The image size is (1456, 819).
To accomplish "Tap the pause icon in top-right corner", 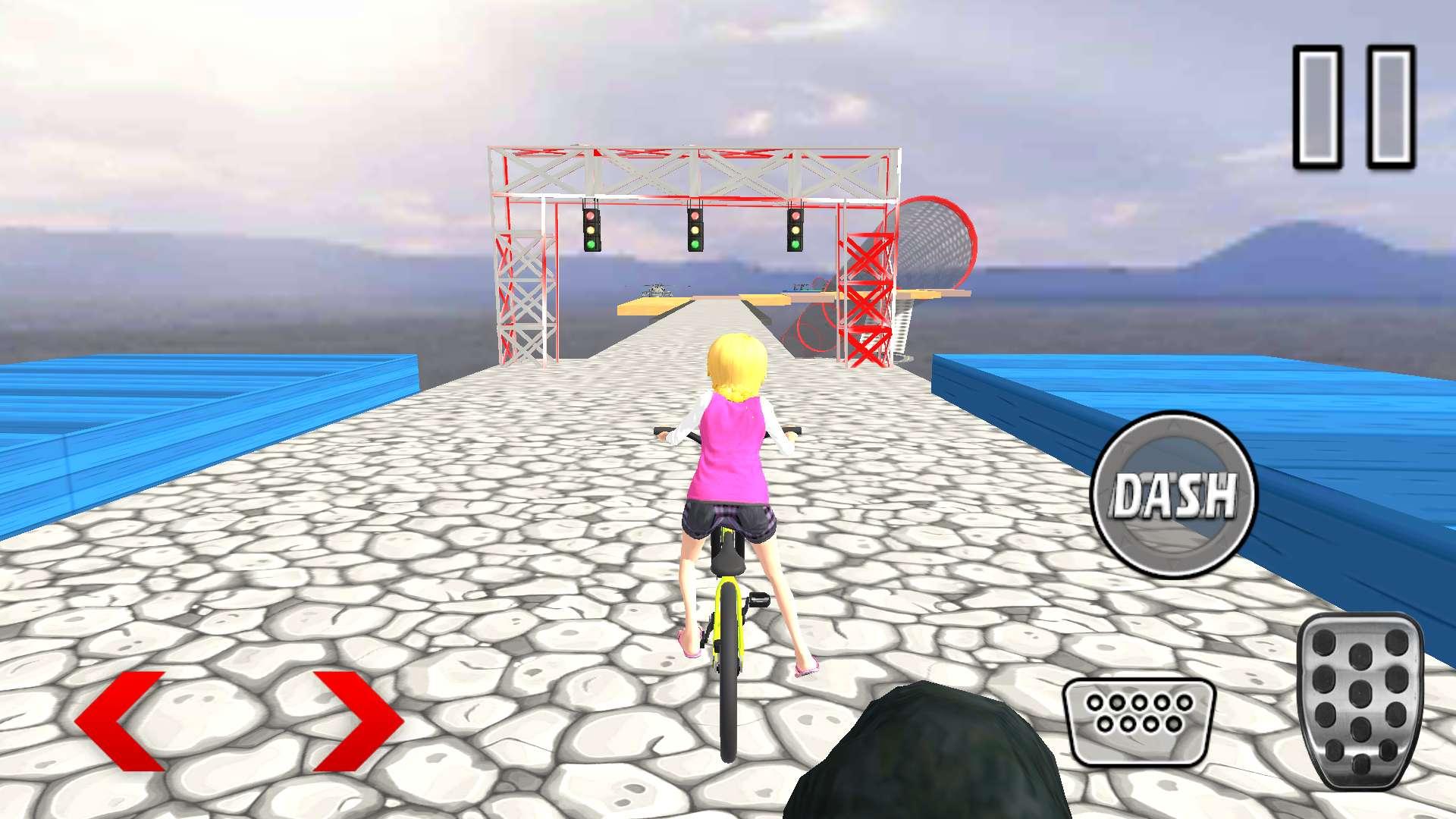I will tap(1354, 106).
